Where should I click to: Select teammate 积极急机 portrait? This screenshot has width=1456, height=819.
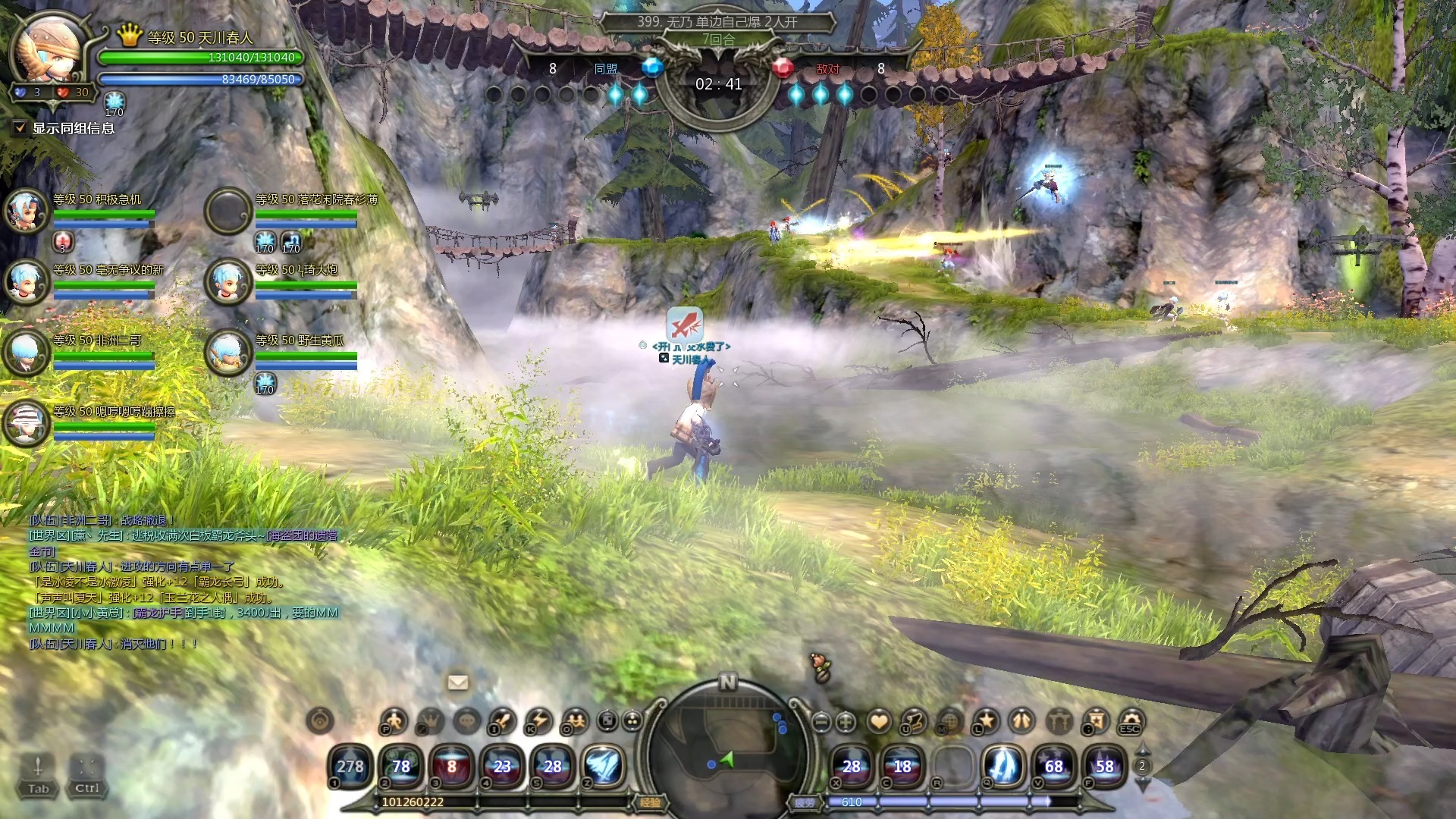click(x=27, y=210)
